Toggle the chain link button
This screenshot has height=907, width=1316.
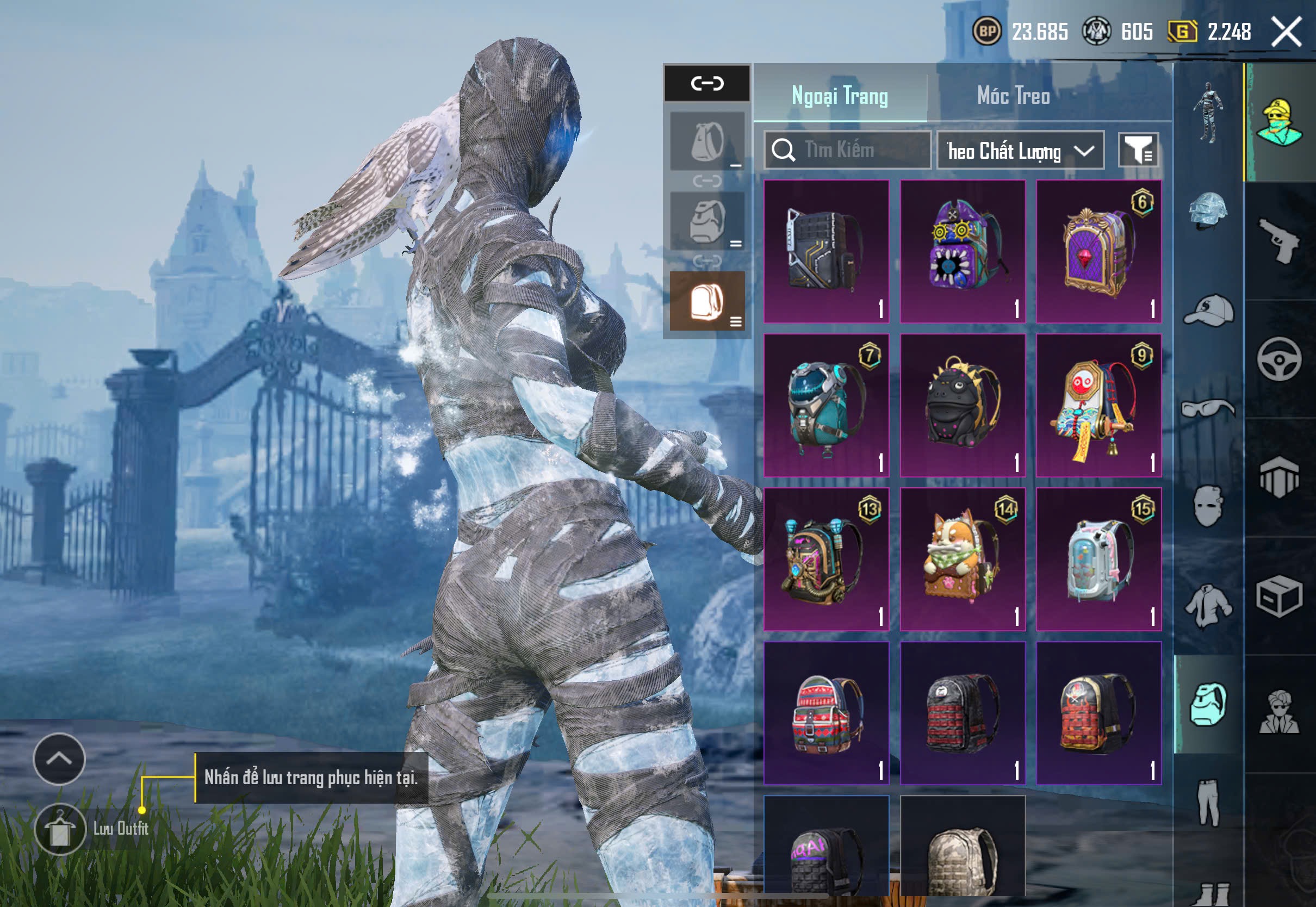pyautogui.click(x=707, y=84)
